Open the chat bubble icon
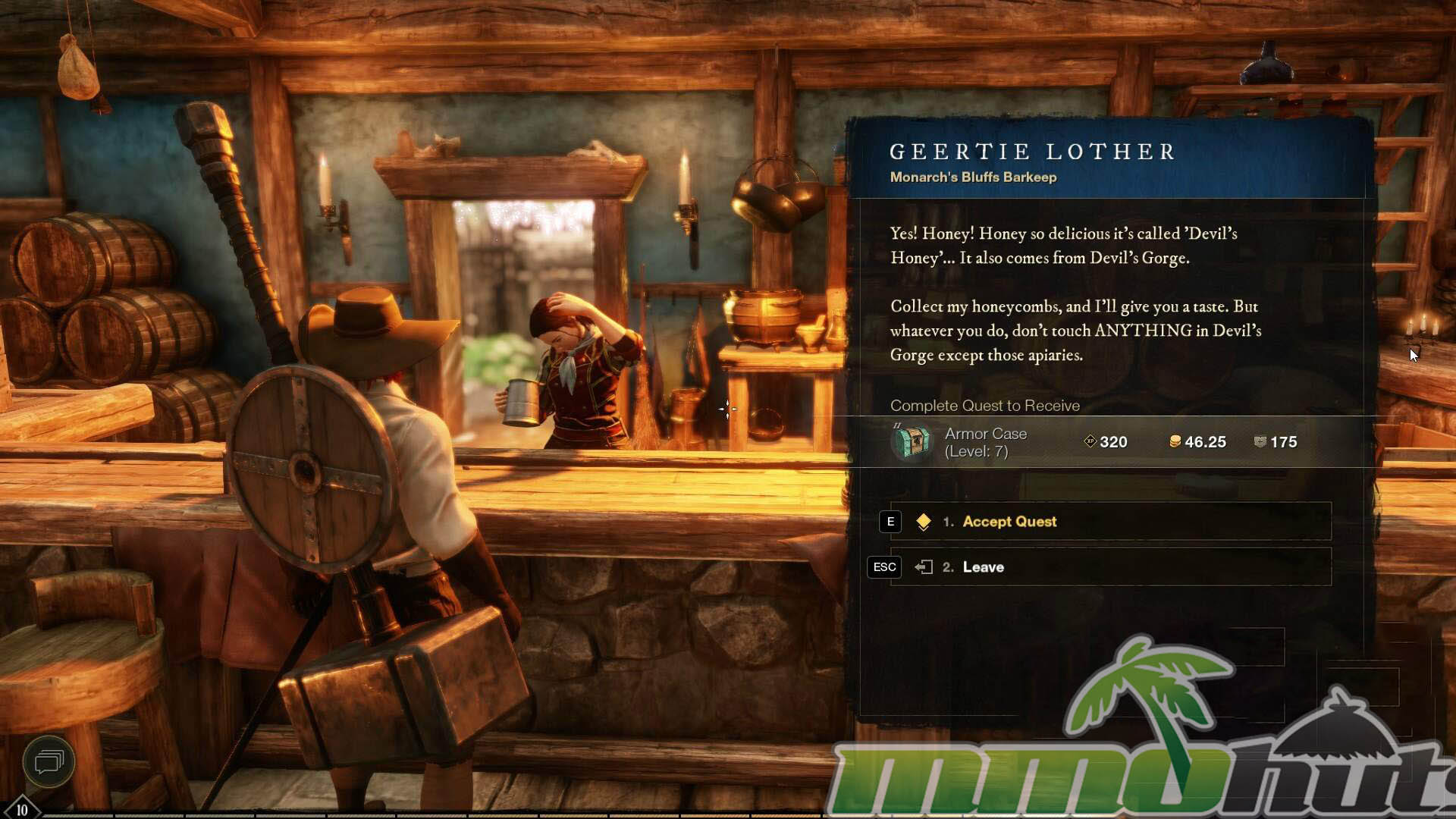The width and height of the screenshot is (1456, 819). click(x=49, y=761)
